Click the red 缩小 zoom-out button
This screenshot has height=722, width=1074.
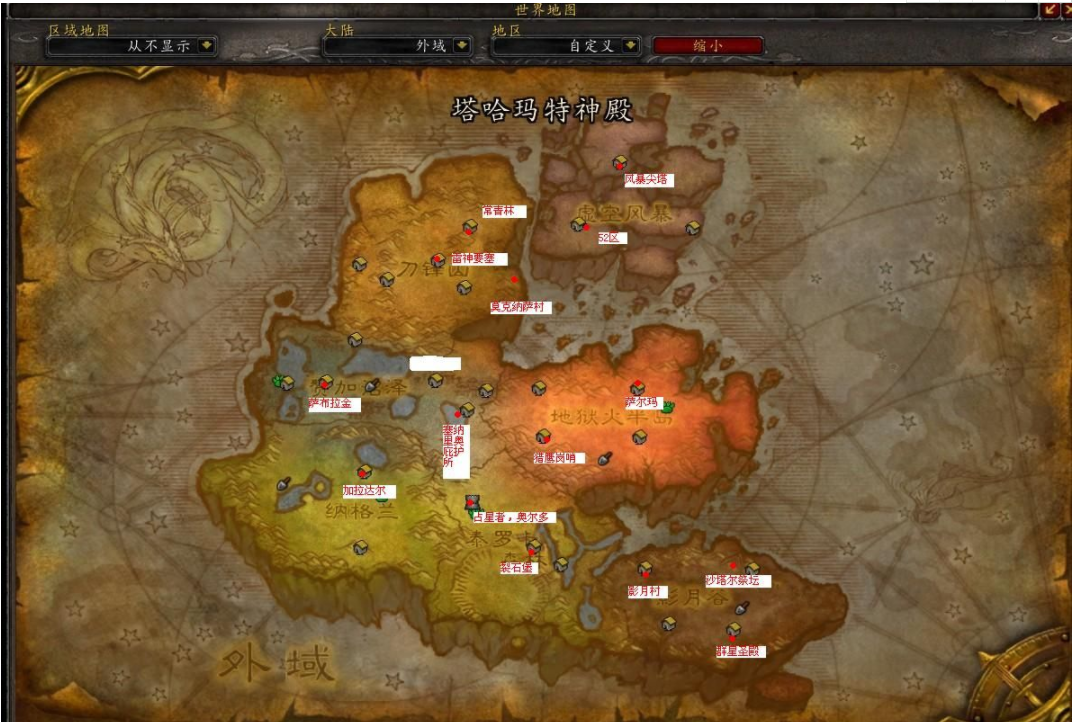(708, 45)
